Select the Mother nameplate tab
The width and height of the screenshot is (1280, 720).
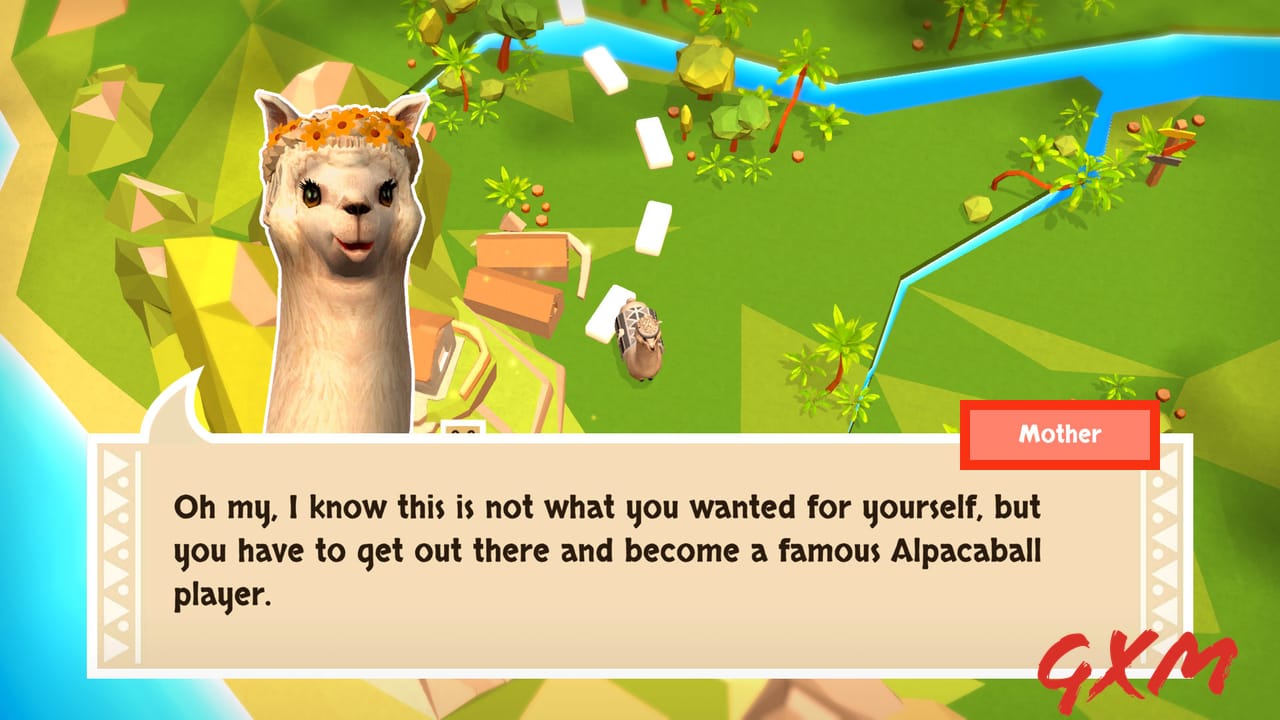point(1058,434)
